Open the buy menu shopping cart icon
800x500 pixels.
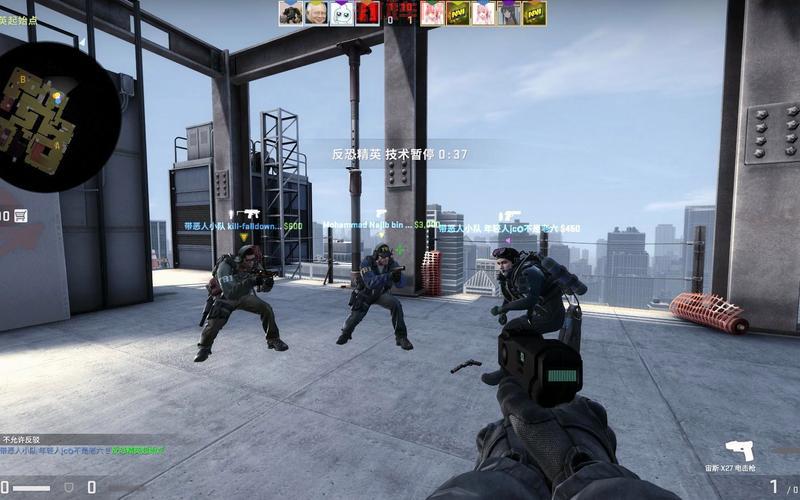click(20, 215)
